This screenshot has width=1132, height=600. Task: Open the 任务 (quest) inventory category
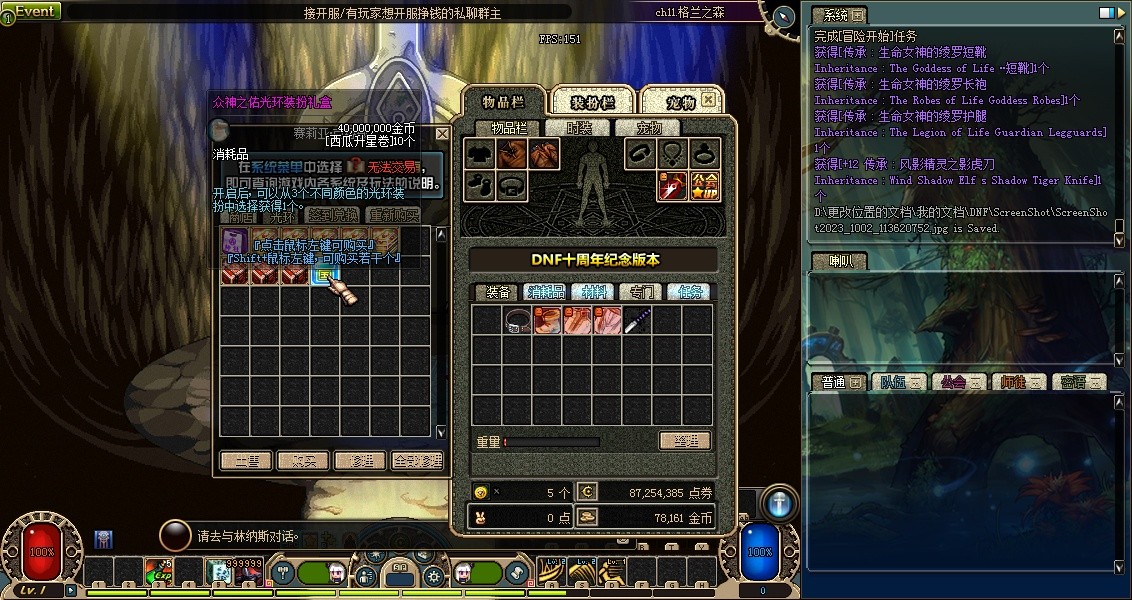[690, 292]
